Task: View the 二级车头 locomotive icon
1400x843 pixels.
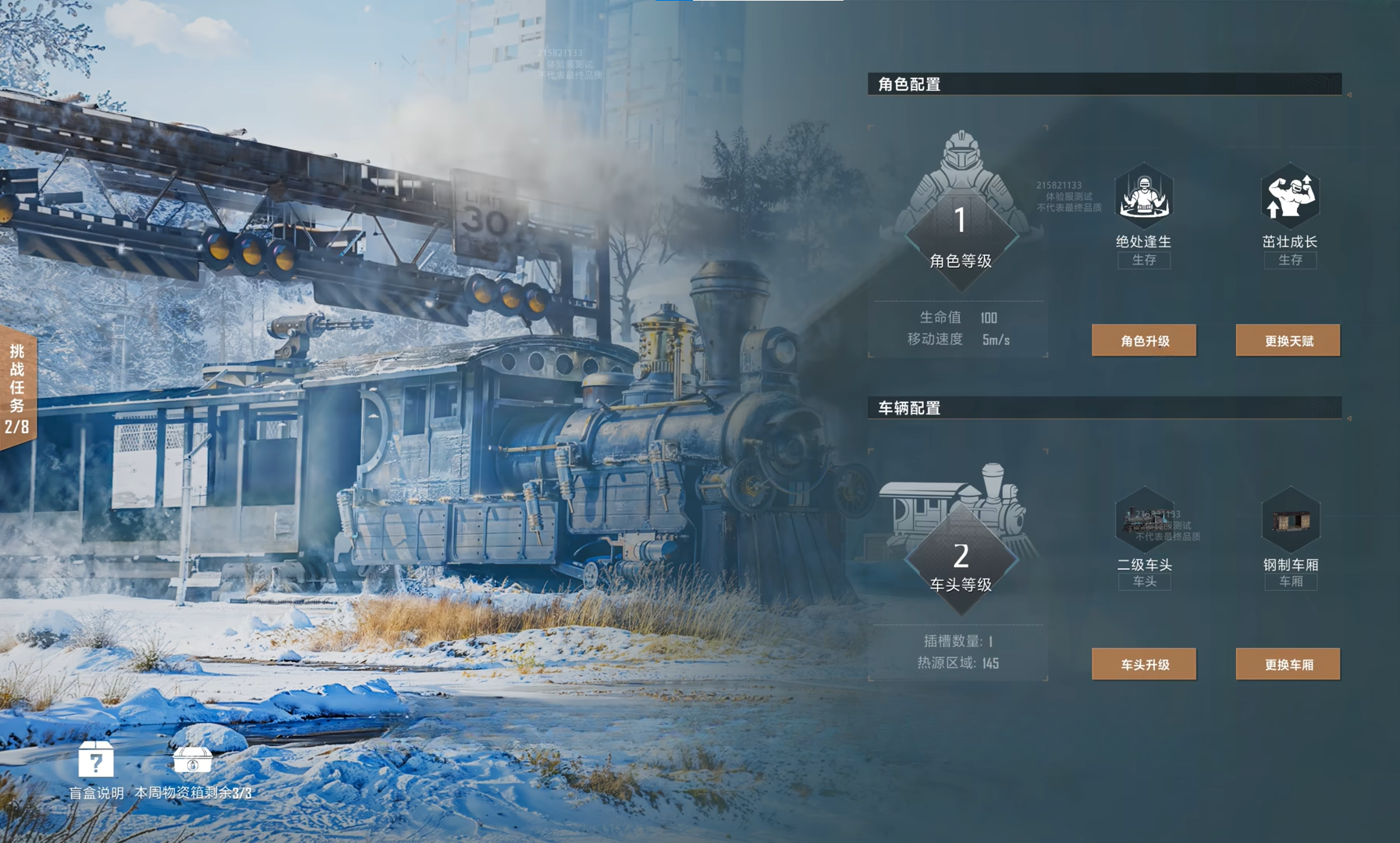Action: tap(1145, 518)
